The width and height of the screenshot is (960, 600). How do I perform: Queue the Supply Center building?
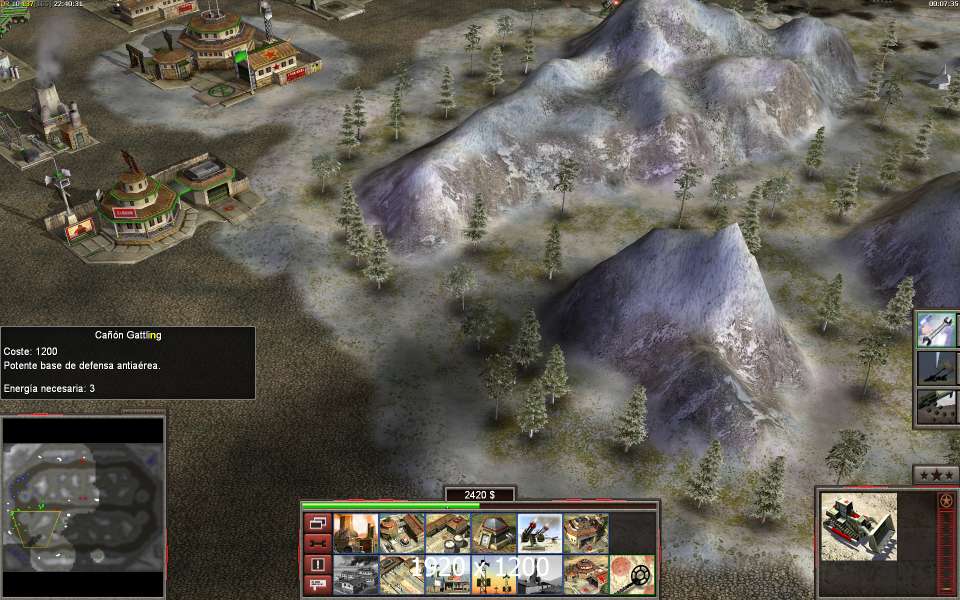[447, 534]
